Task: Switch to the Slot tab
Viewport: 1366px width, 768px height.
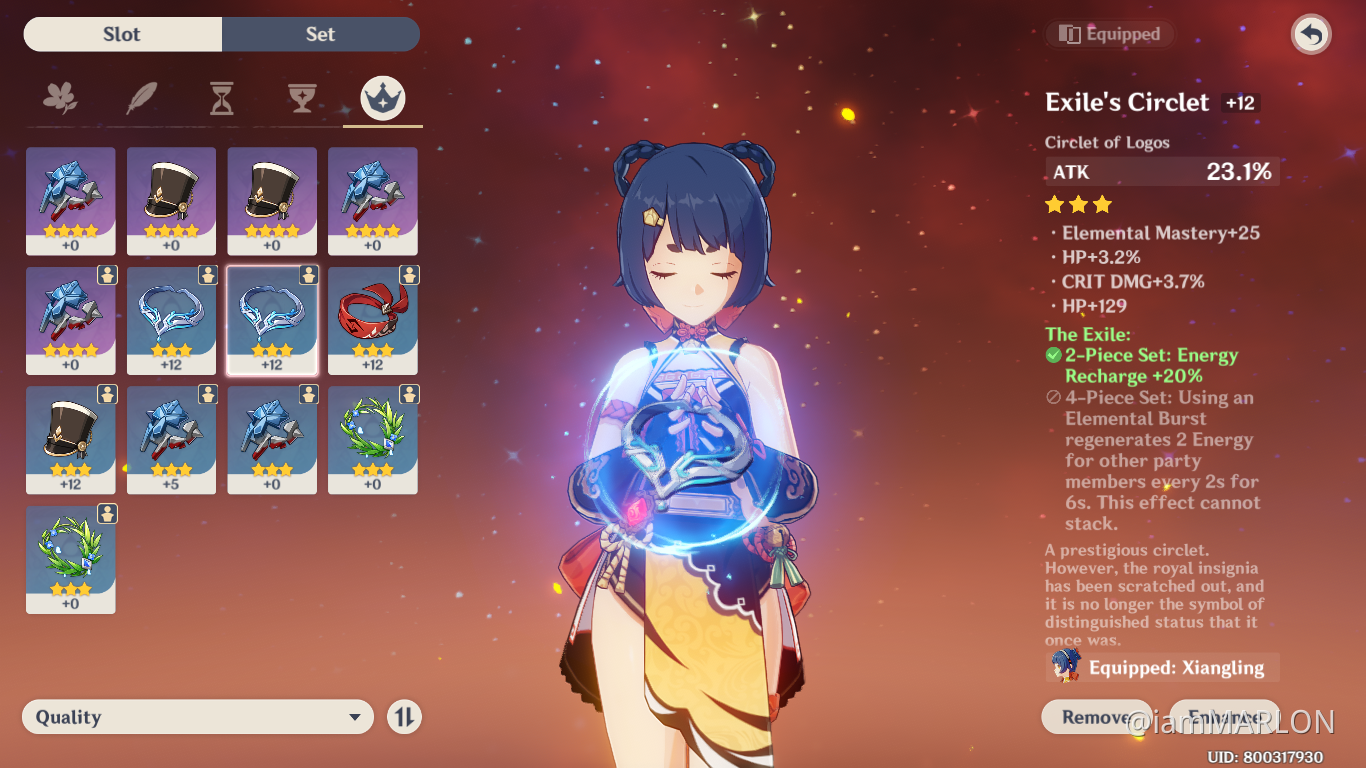Action: 121,34
